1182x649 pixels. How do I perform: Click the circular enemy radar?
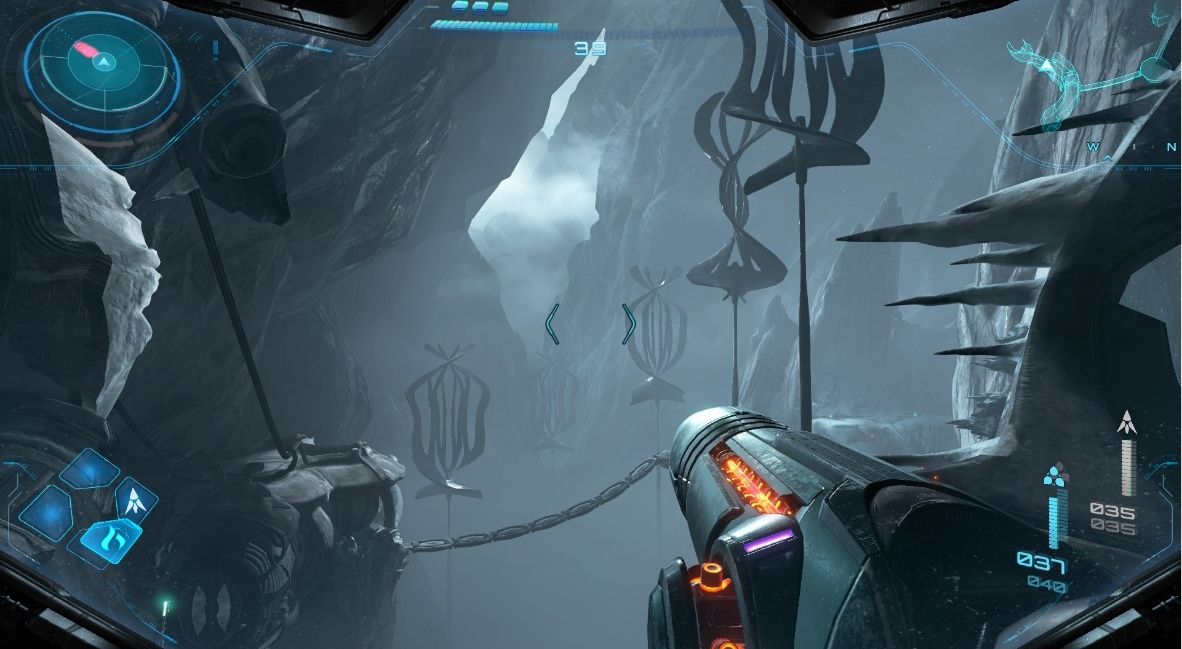[x=102, y=62]
